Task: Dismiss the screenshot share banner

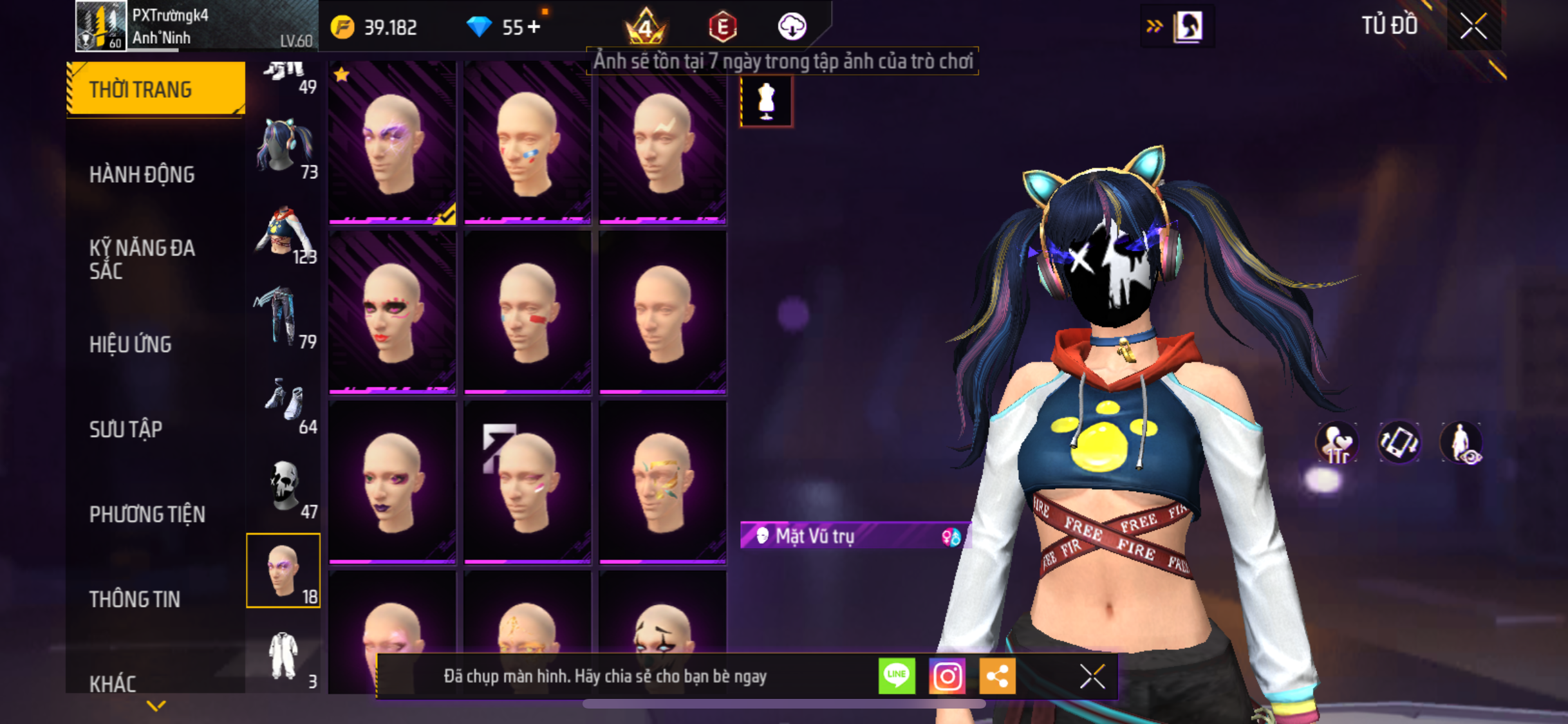Action: (x=1092, y=676)
